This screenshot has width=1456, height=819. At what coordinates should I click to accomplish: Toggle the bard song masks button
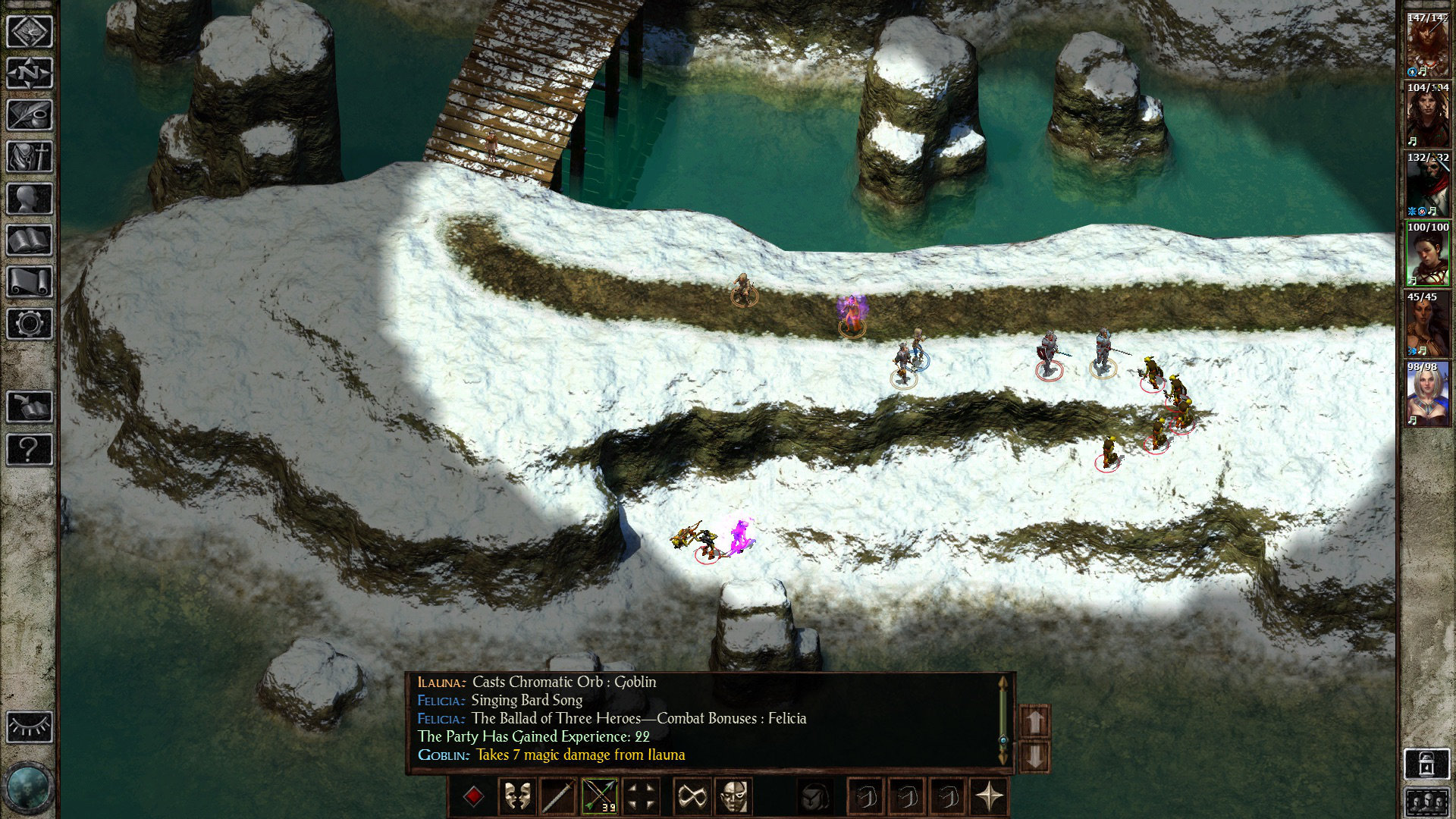click(517, 797)
